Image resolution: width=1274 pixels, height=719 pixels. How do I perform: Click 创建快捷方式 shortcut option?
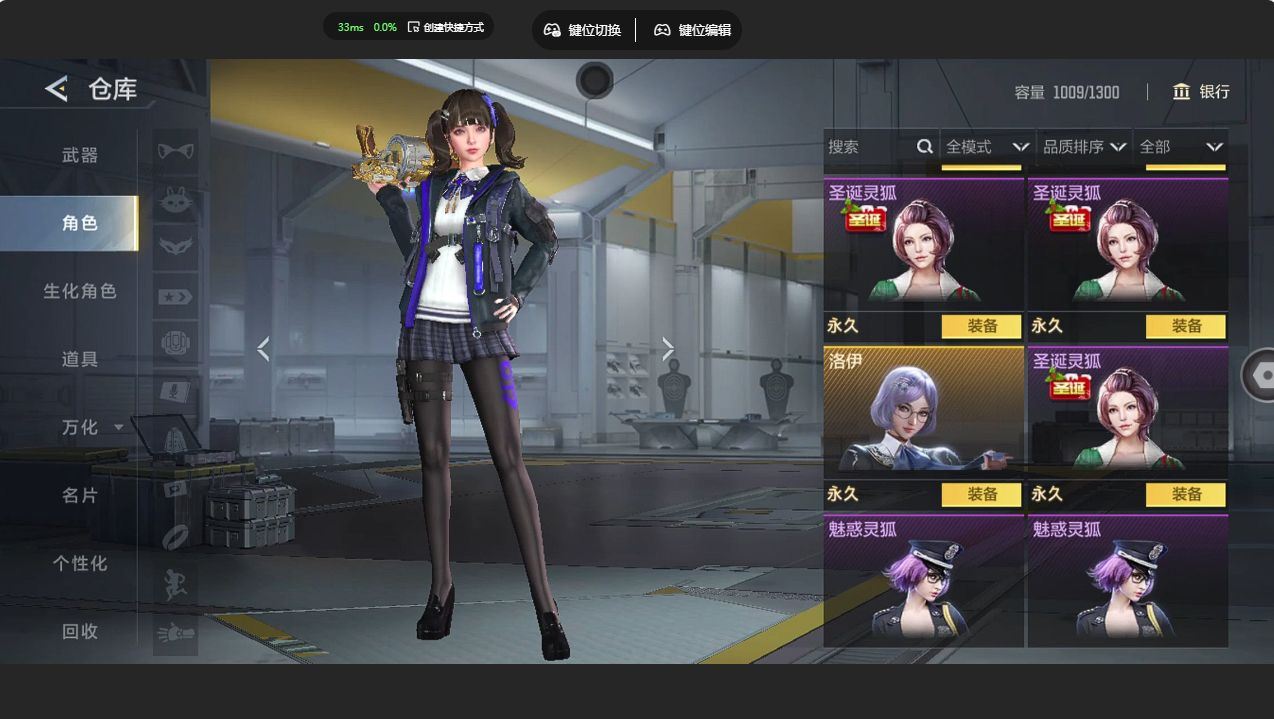pyautogui.click(x=445, y=27)
